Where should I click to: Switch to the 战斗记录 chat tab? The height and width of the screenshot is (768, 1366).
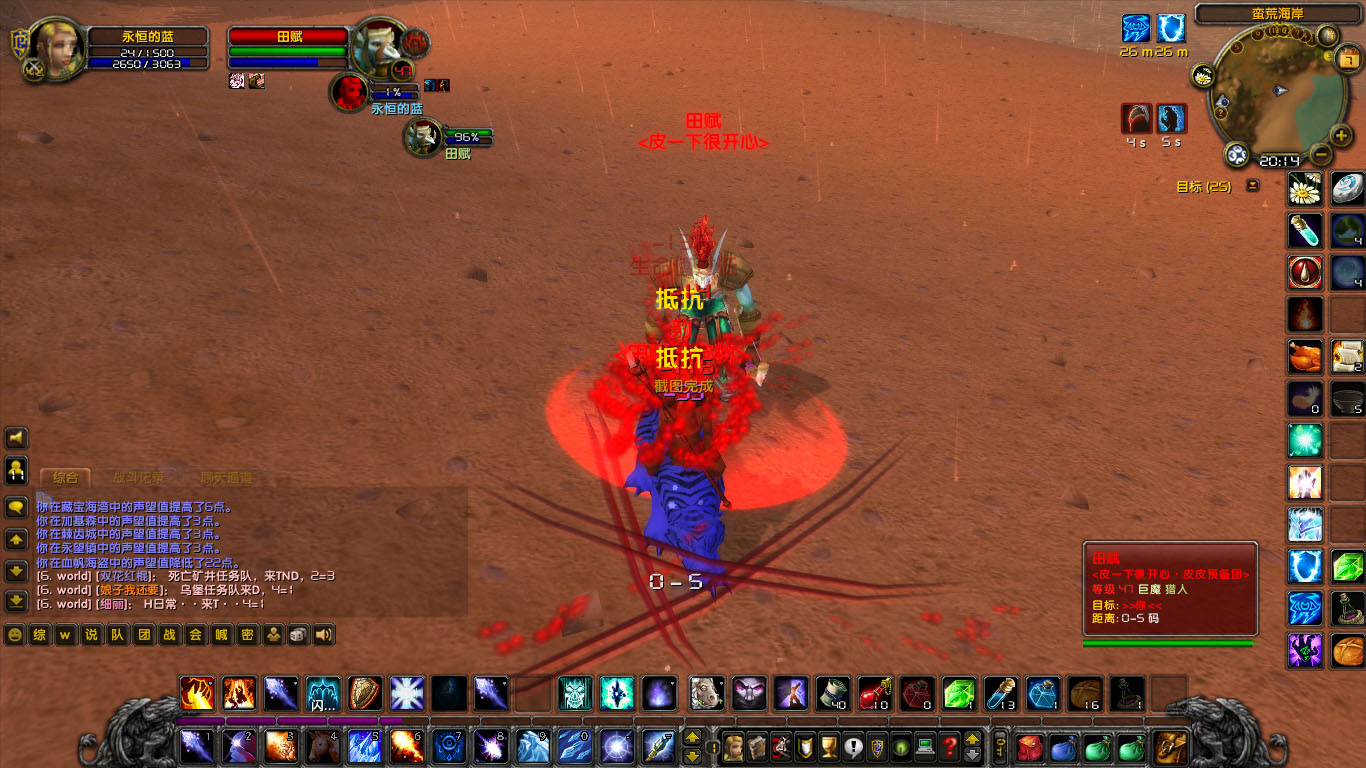click(x=139, y=478)
